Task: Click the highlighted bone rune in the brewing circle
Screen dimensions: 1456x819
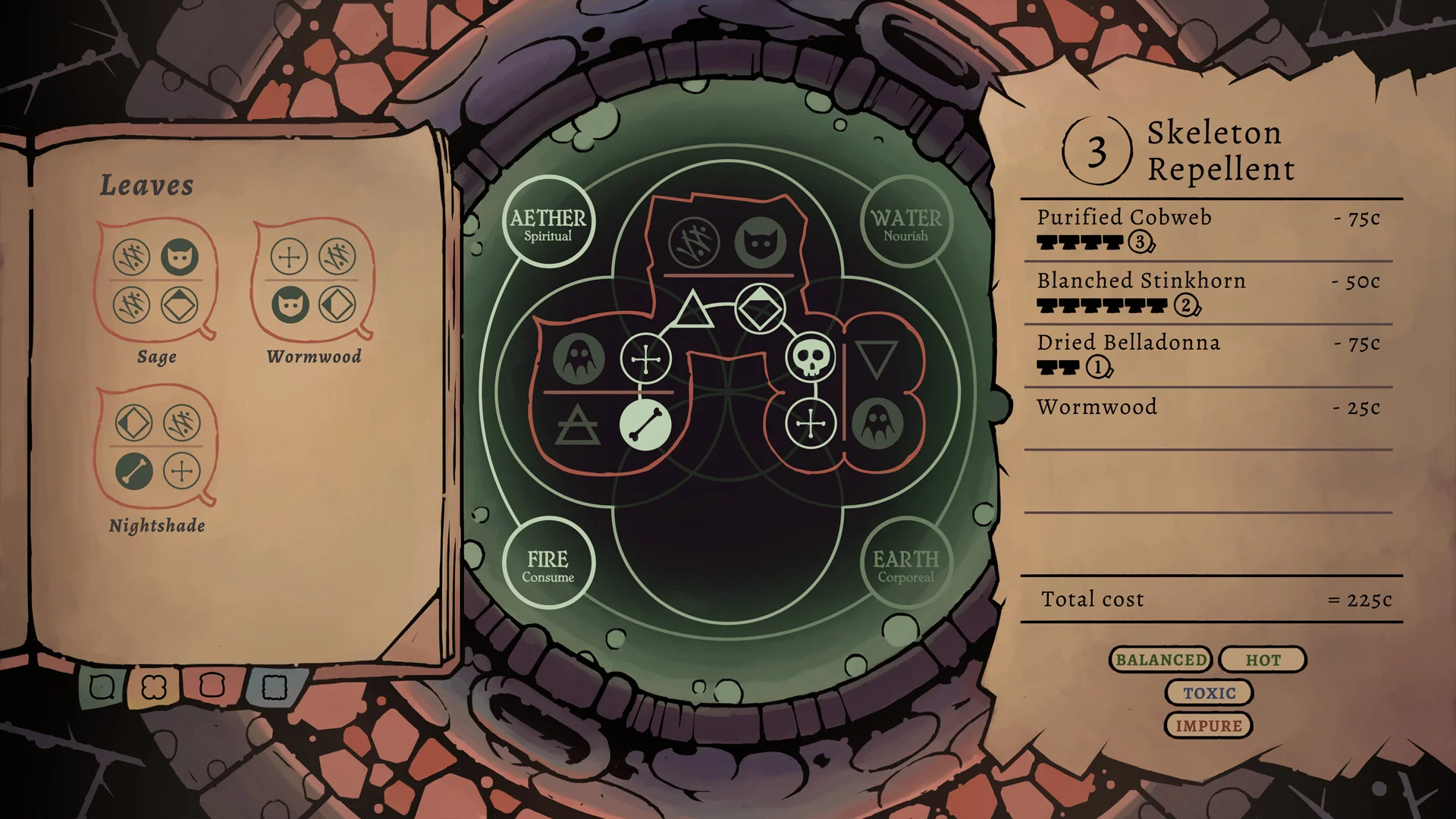Action: (645, 422)
